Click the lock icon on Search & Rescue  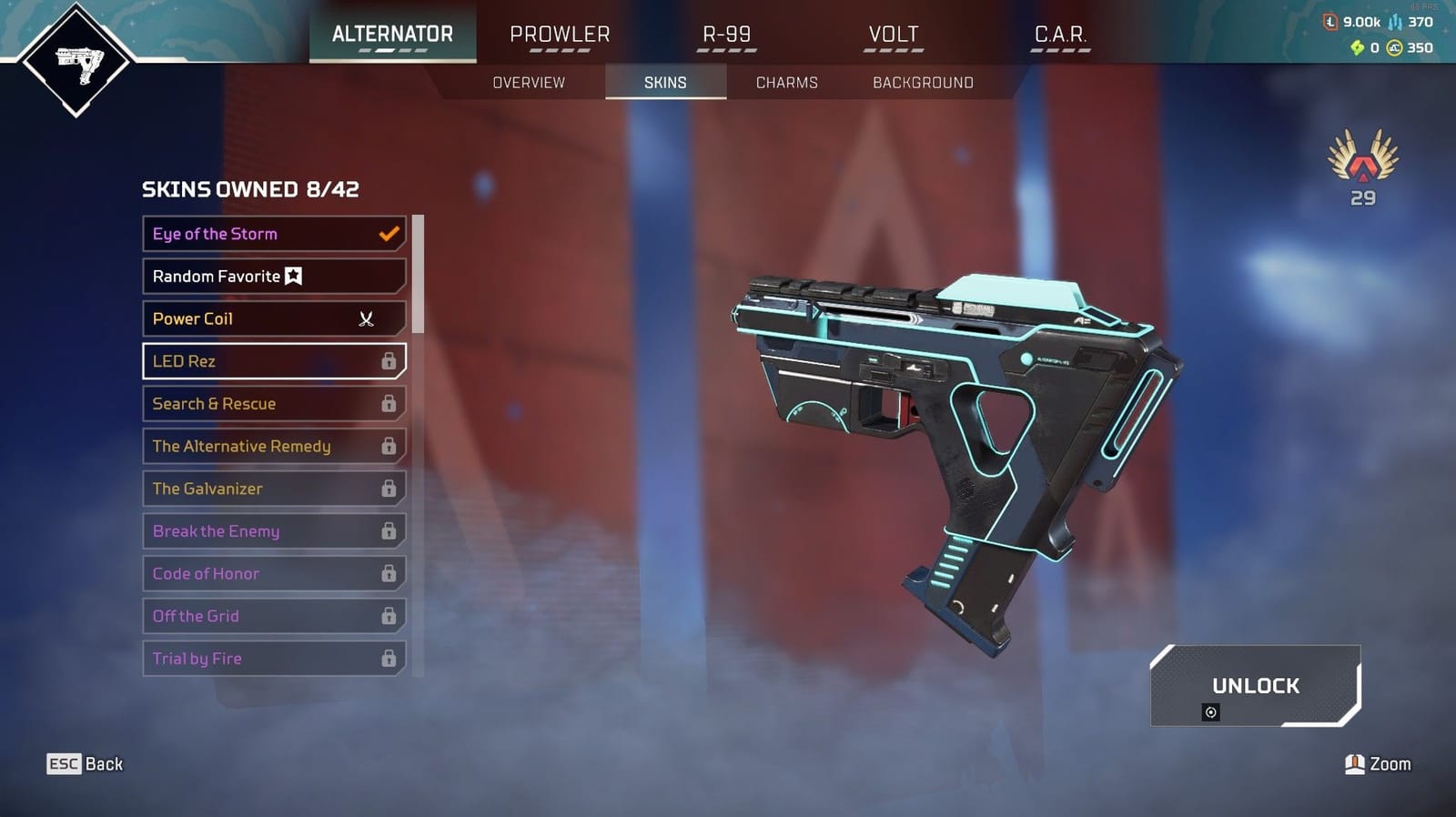389,404
